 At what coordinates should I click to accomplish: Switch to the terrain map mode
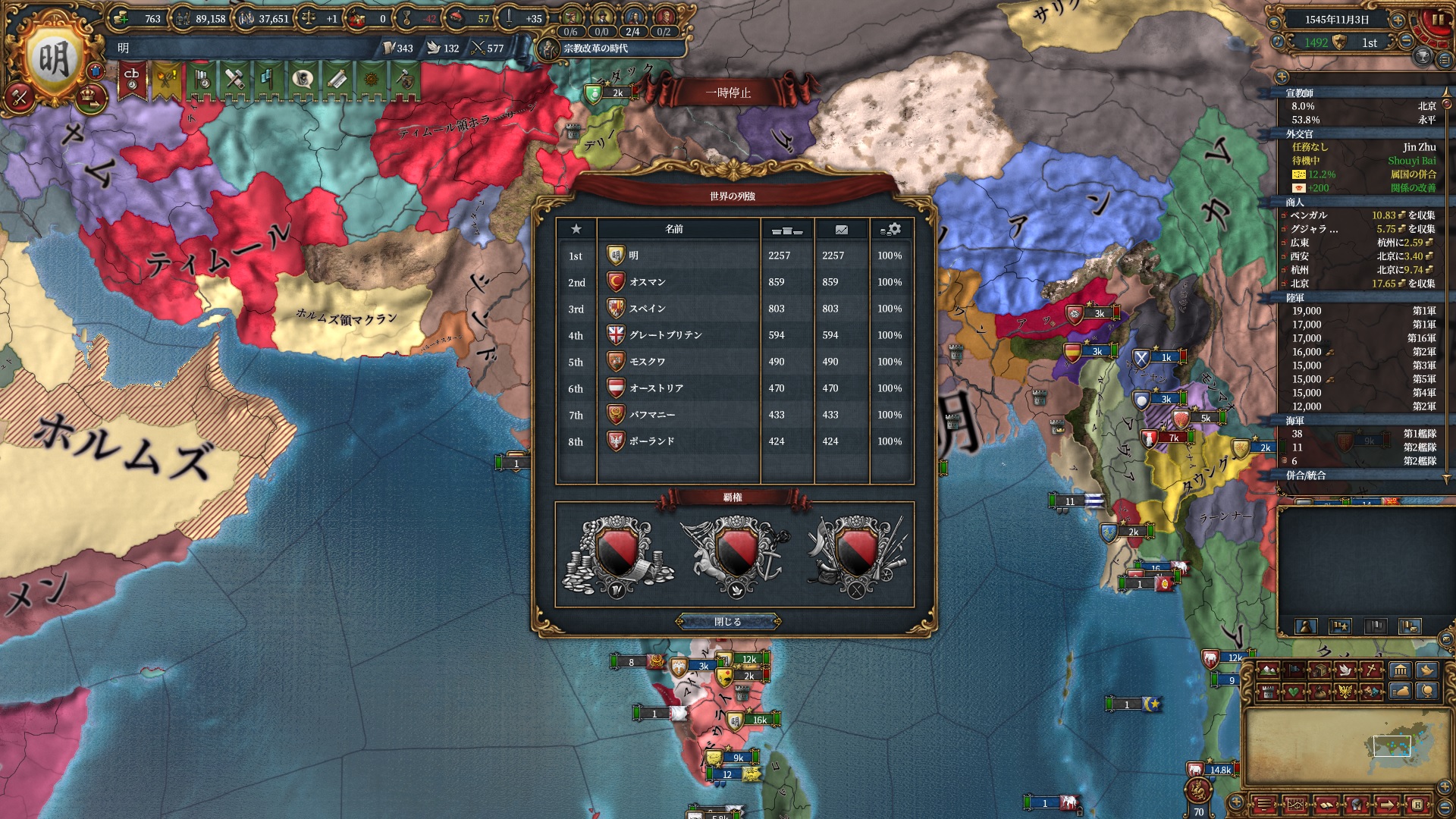tap(1267, 670)
